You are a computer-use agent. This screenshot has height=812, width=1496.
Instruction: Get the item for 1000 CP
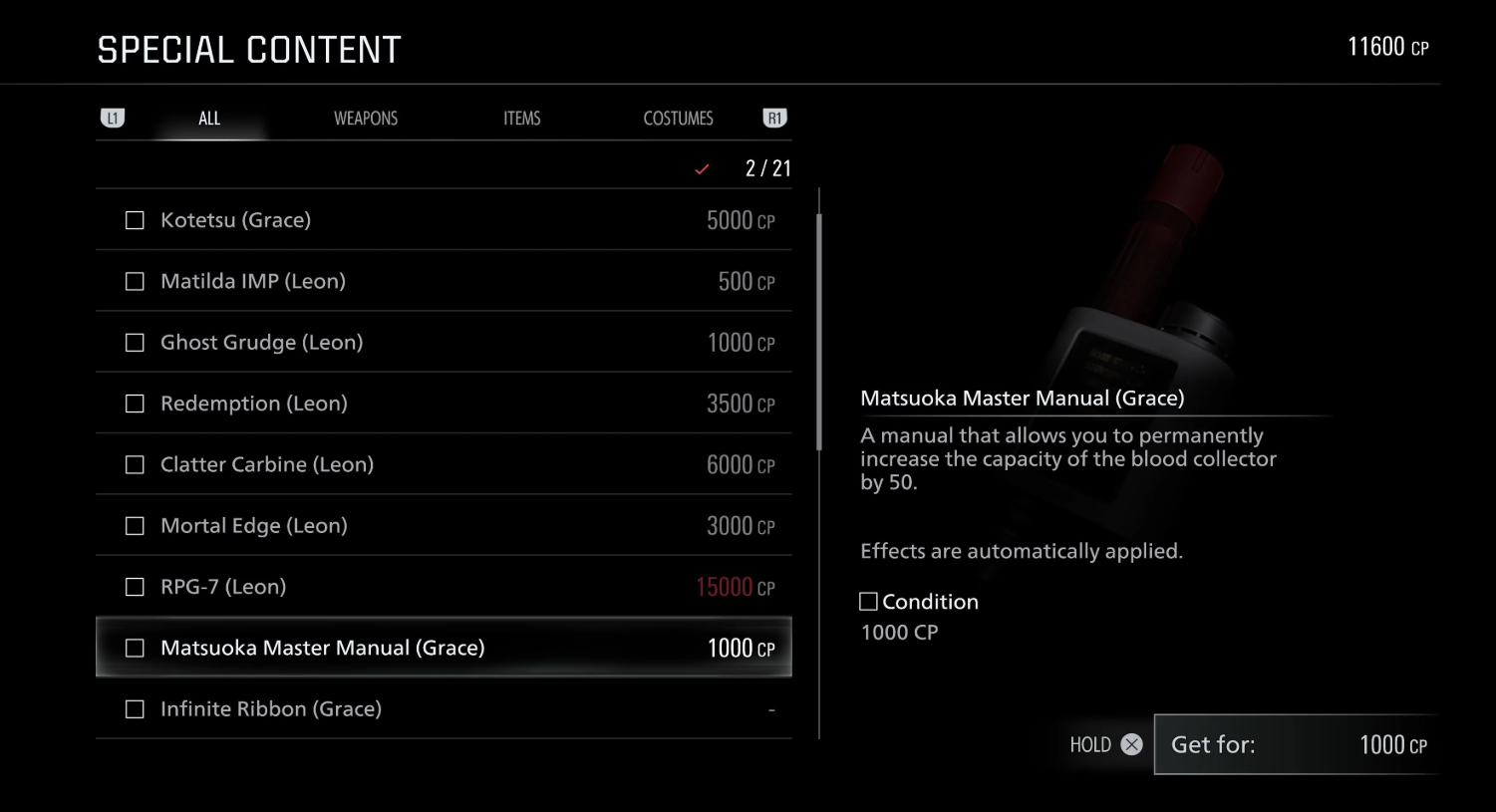(x=1297, y=744)
